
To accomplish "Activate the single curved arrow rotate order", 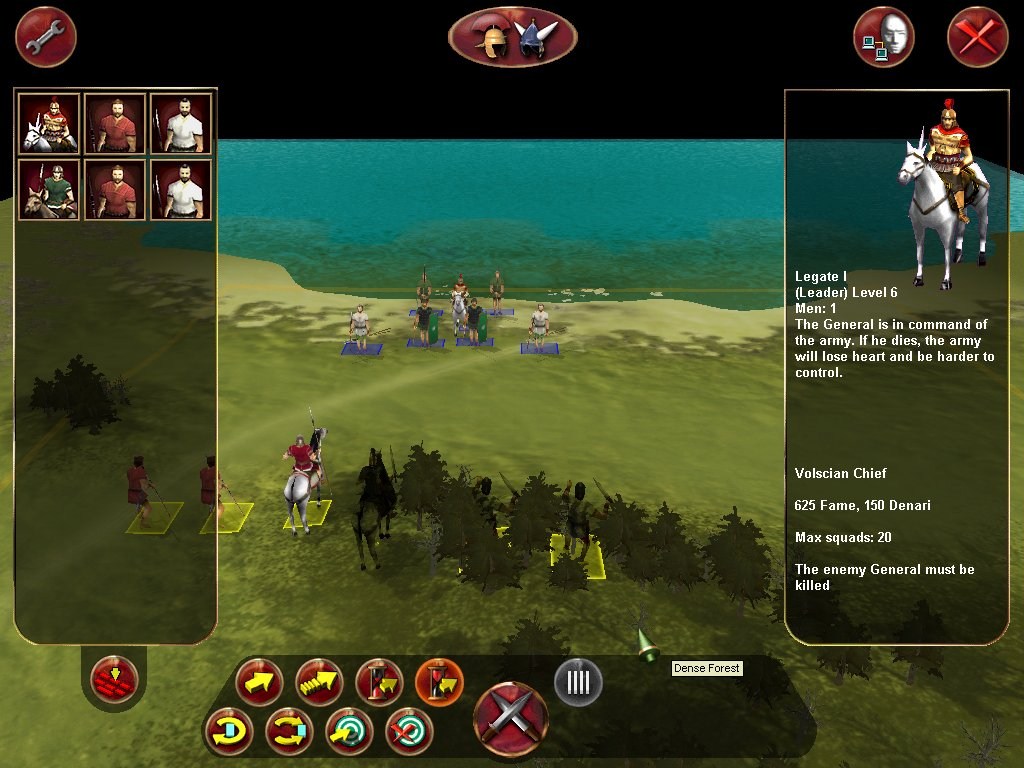I will pos(228,732).
